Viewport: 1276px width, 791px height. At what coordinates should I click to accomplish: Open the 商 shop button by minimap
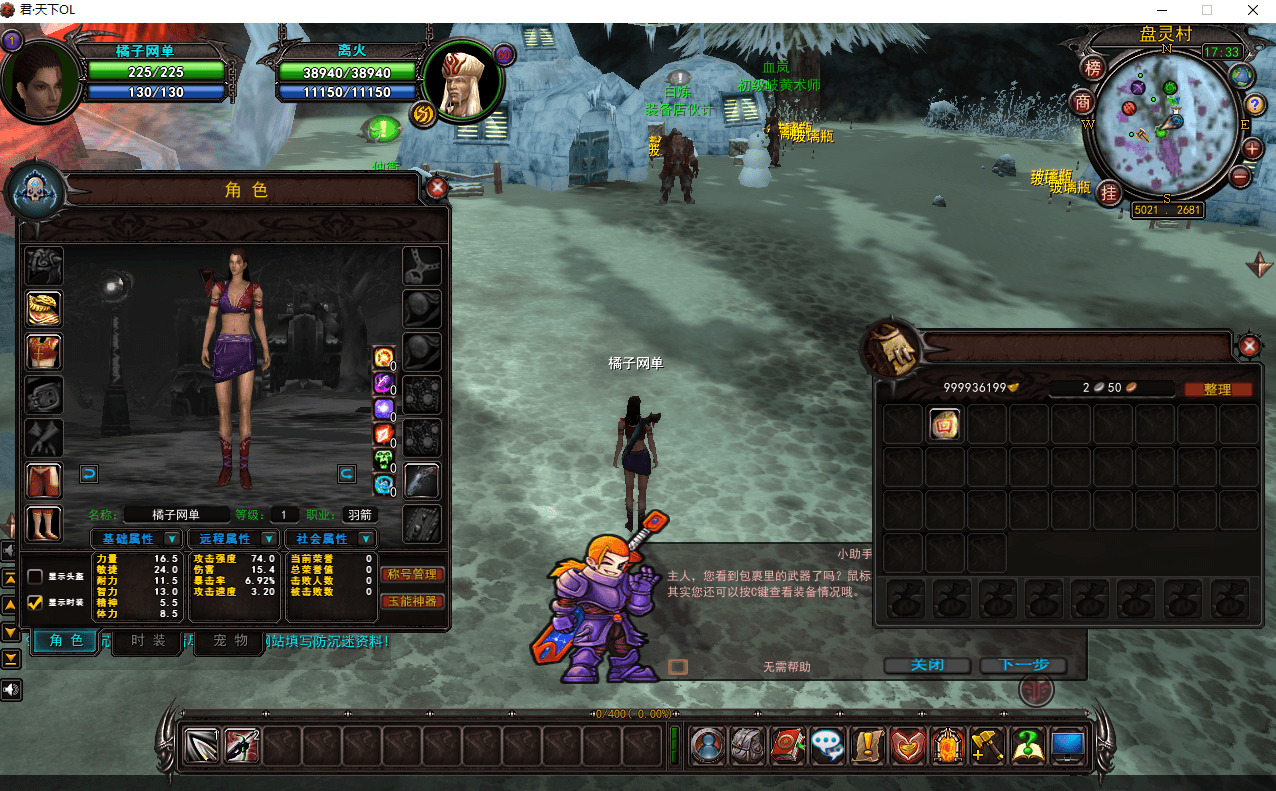(1083, 102)
